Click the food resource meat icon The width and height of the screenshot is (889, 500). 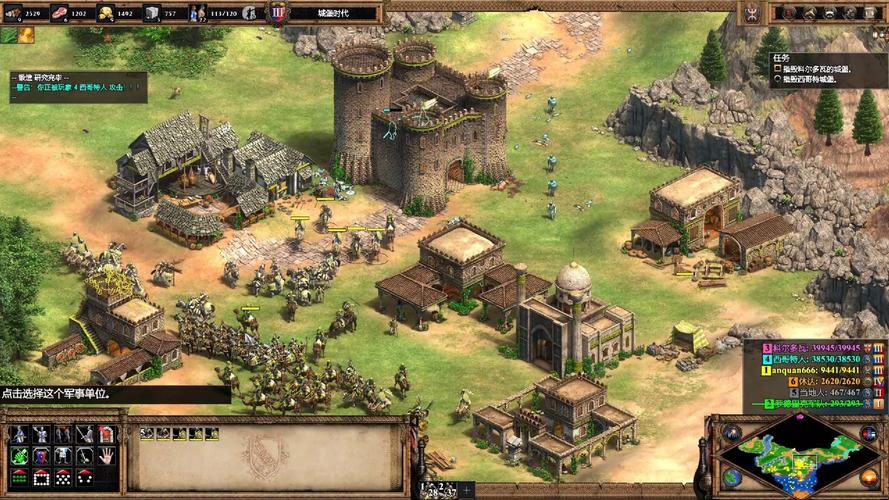point(59,13)
